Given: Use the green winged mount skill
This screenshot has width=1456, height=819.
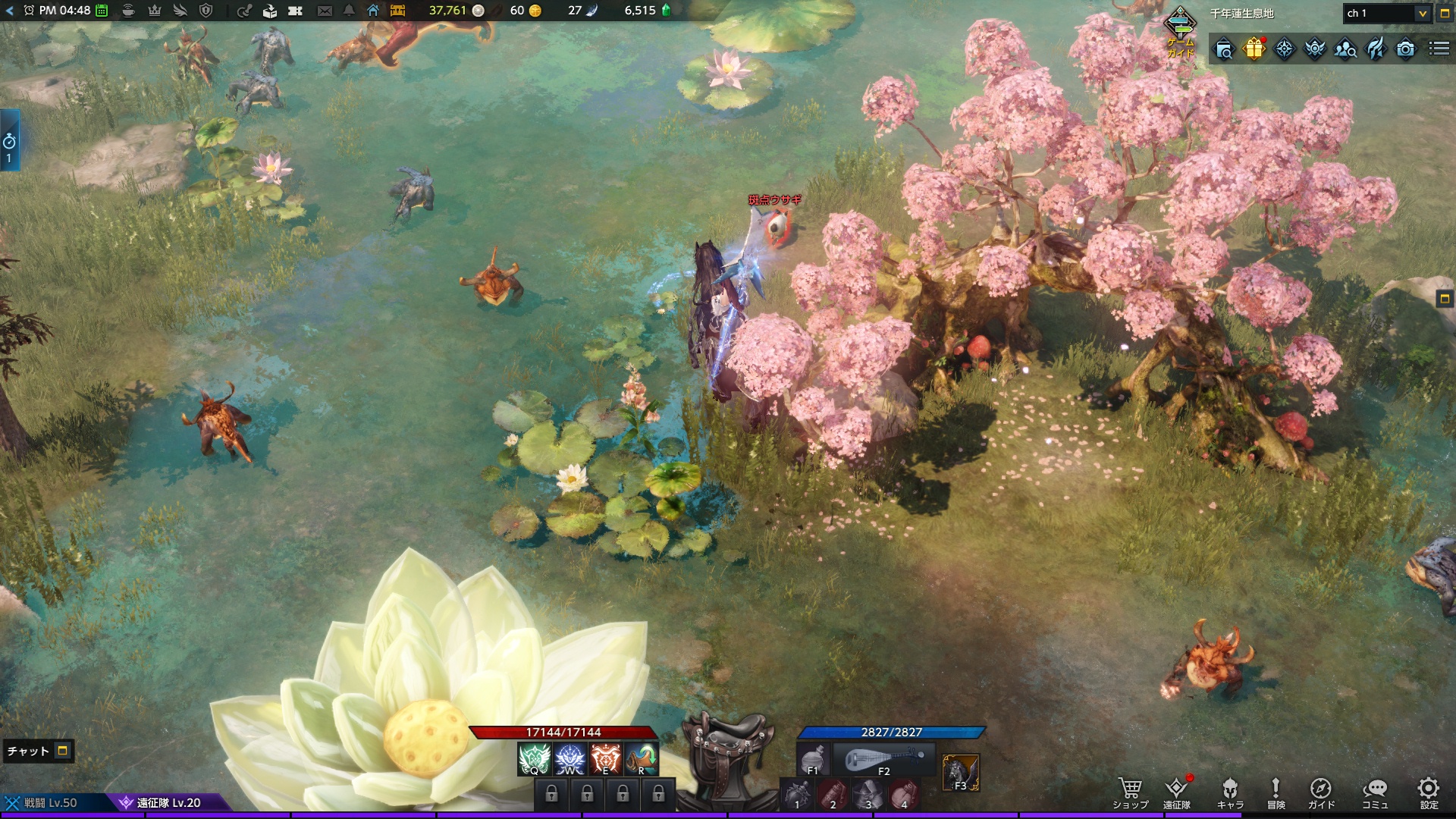Looking at the screenshot, I should click(534, 760).
